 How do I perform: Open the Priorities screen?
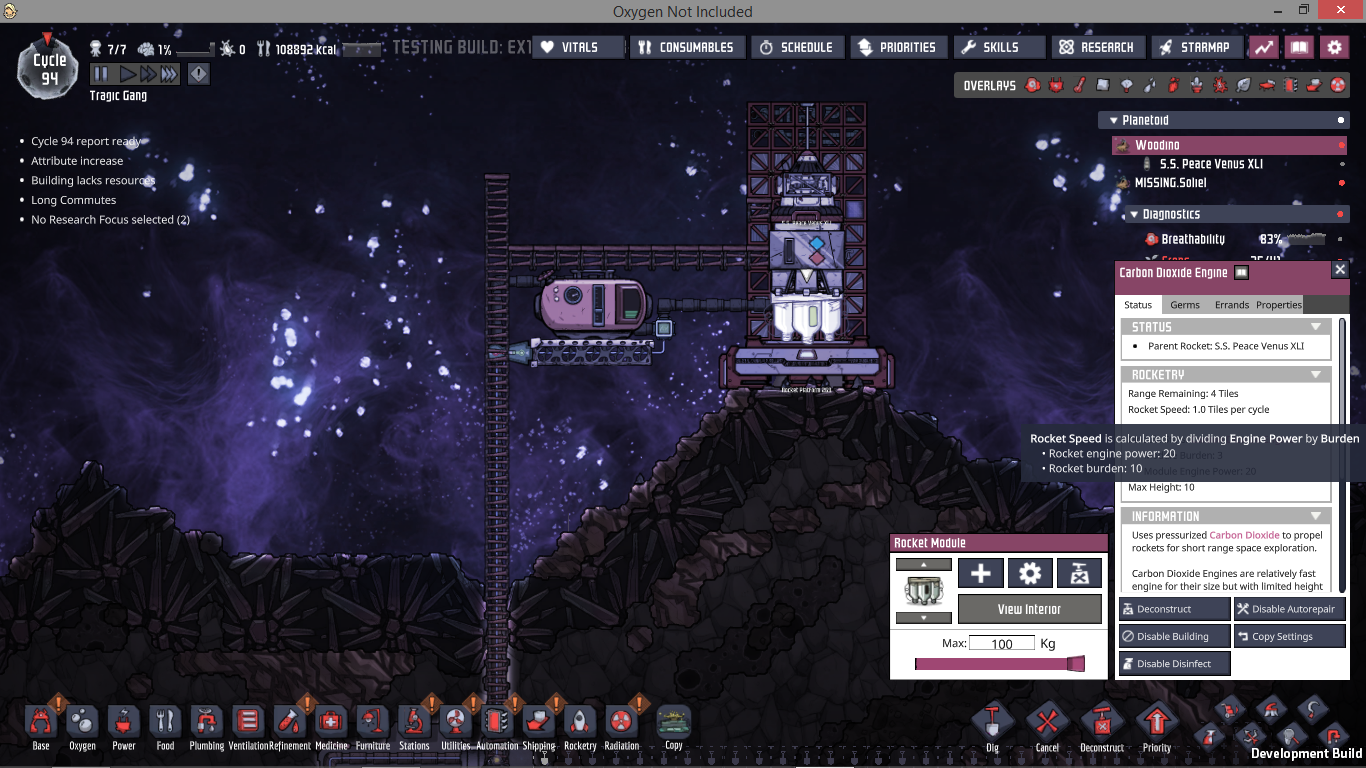897,47
